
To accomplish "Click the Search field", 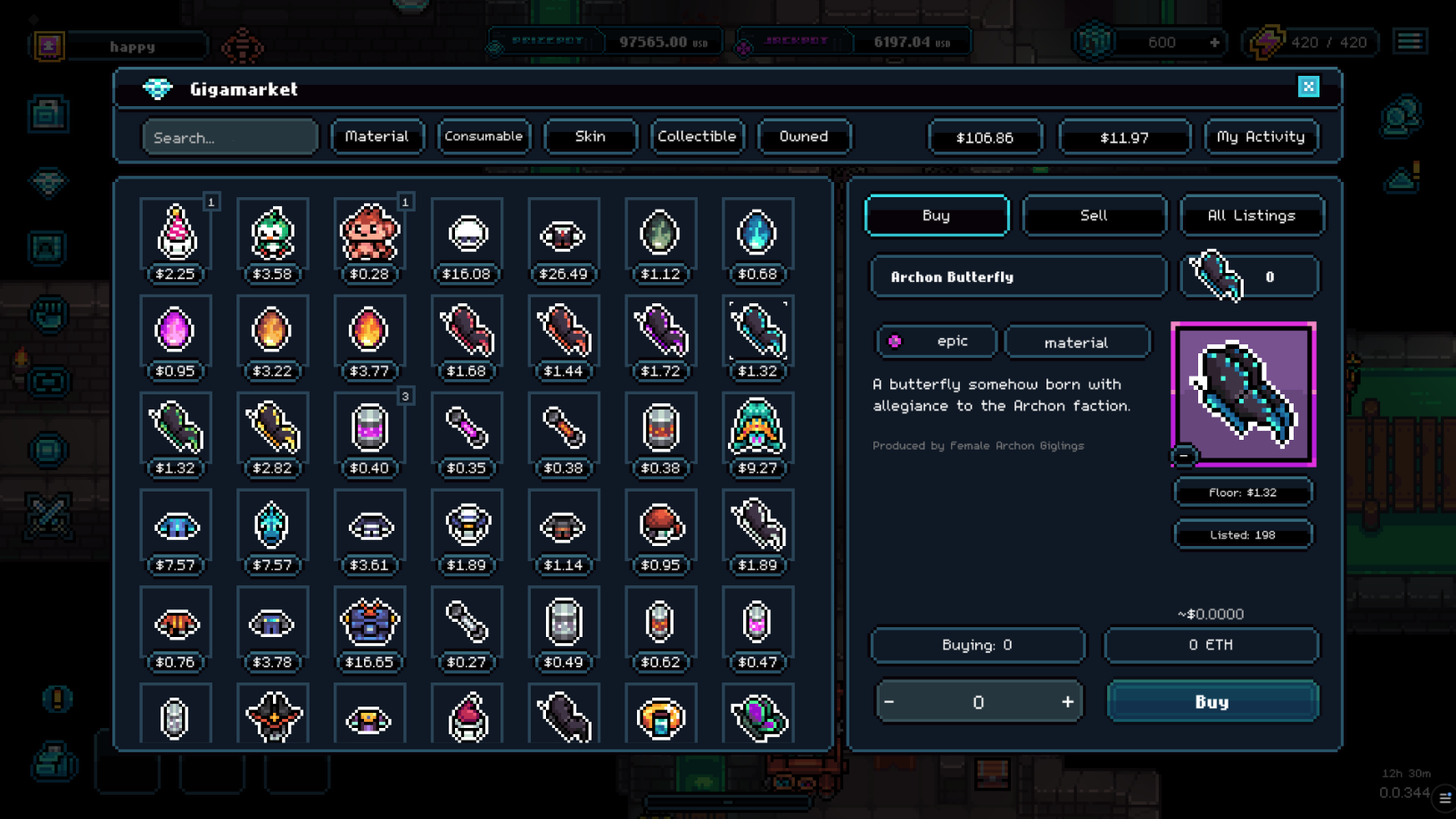I will 229,136.
